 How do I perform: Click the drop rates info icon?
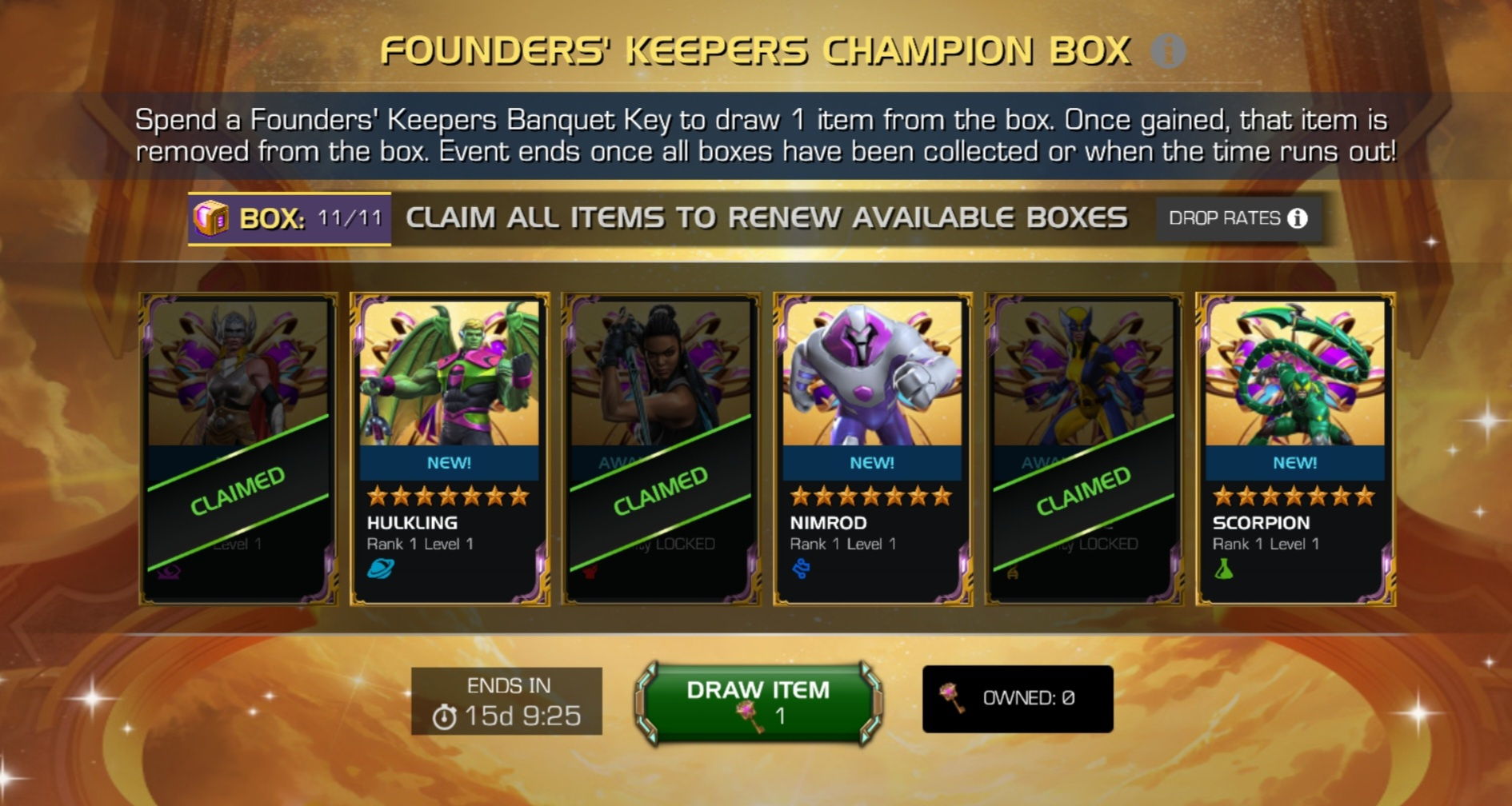[1298, 217]
